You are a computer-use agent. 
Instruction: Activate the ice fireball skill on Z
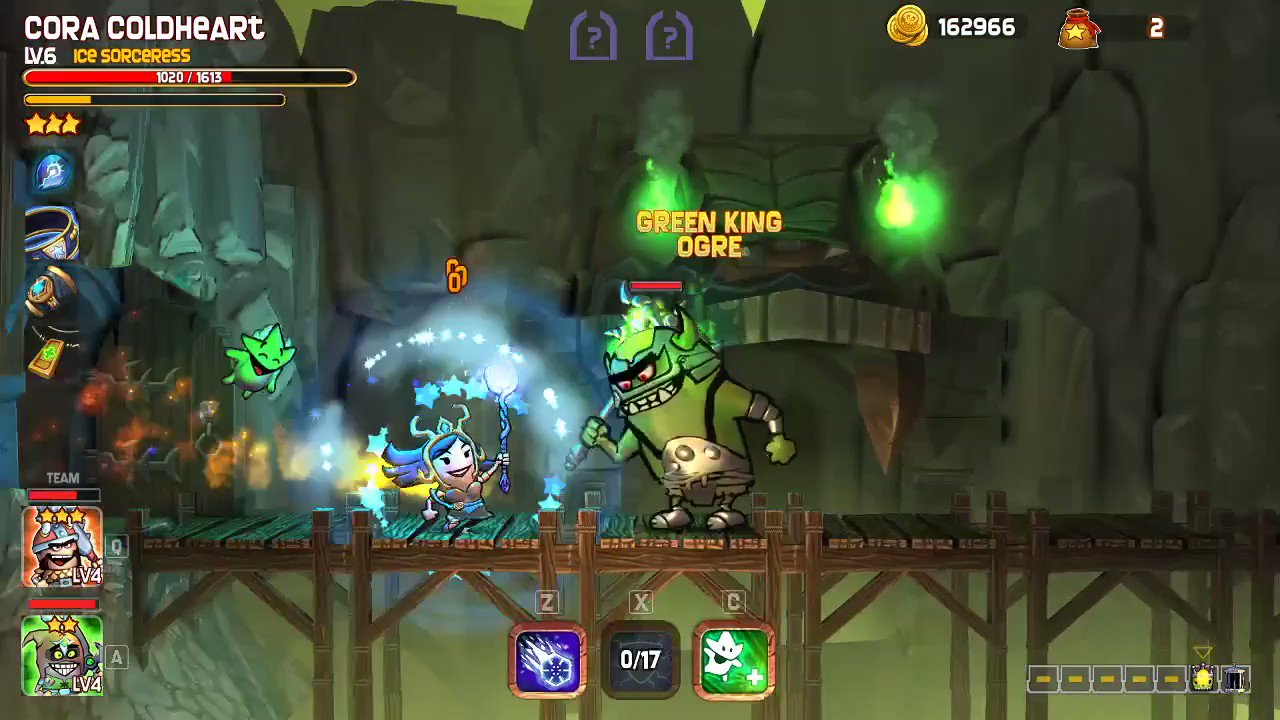coord(548,661)
